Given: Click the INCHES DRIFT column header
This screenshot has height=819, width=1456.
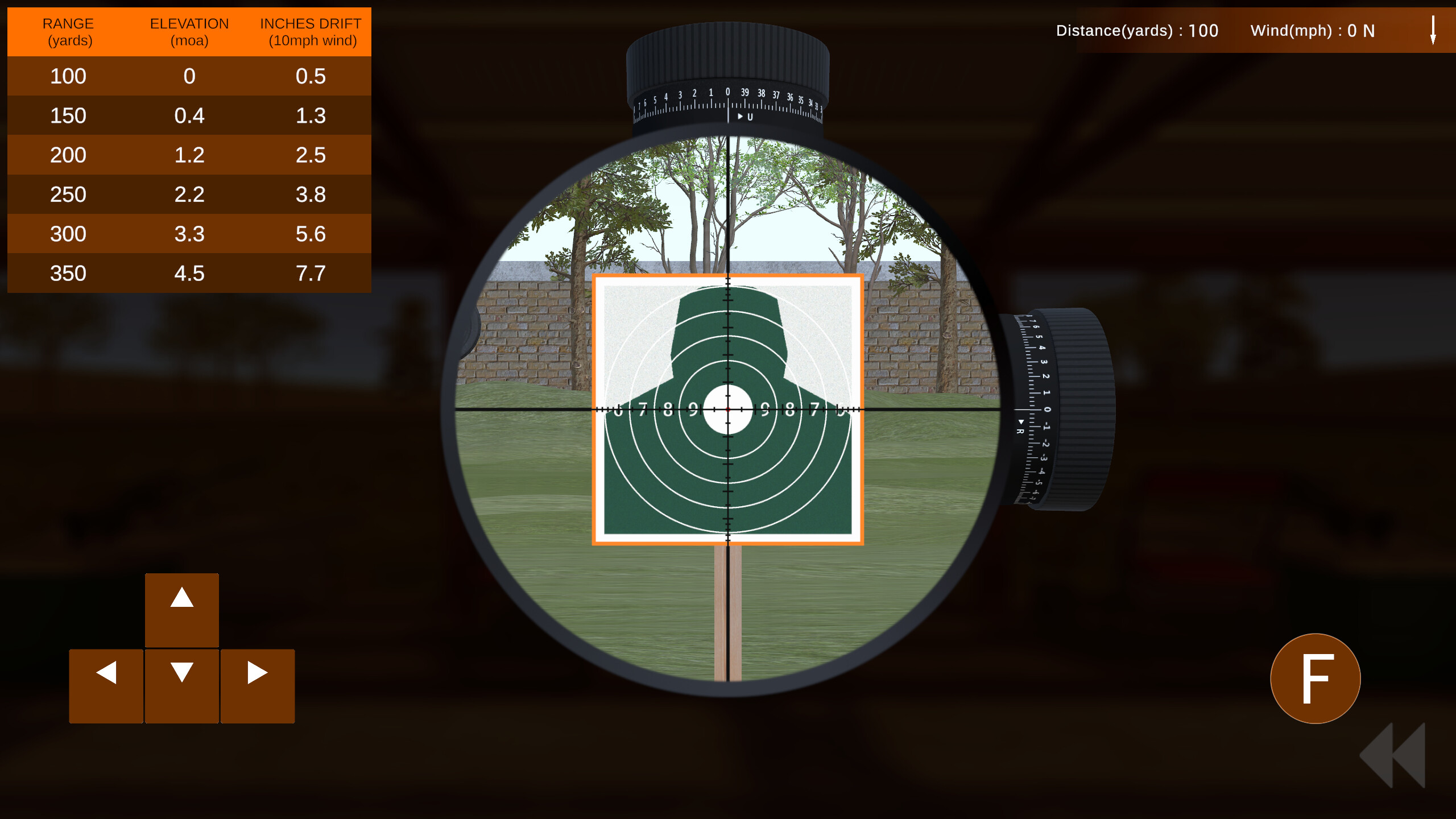Looking at the screenshot, I should point(310,31).
